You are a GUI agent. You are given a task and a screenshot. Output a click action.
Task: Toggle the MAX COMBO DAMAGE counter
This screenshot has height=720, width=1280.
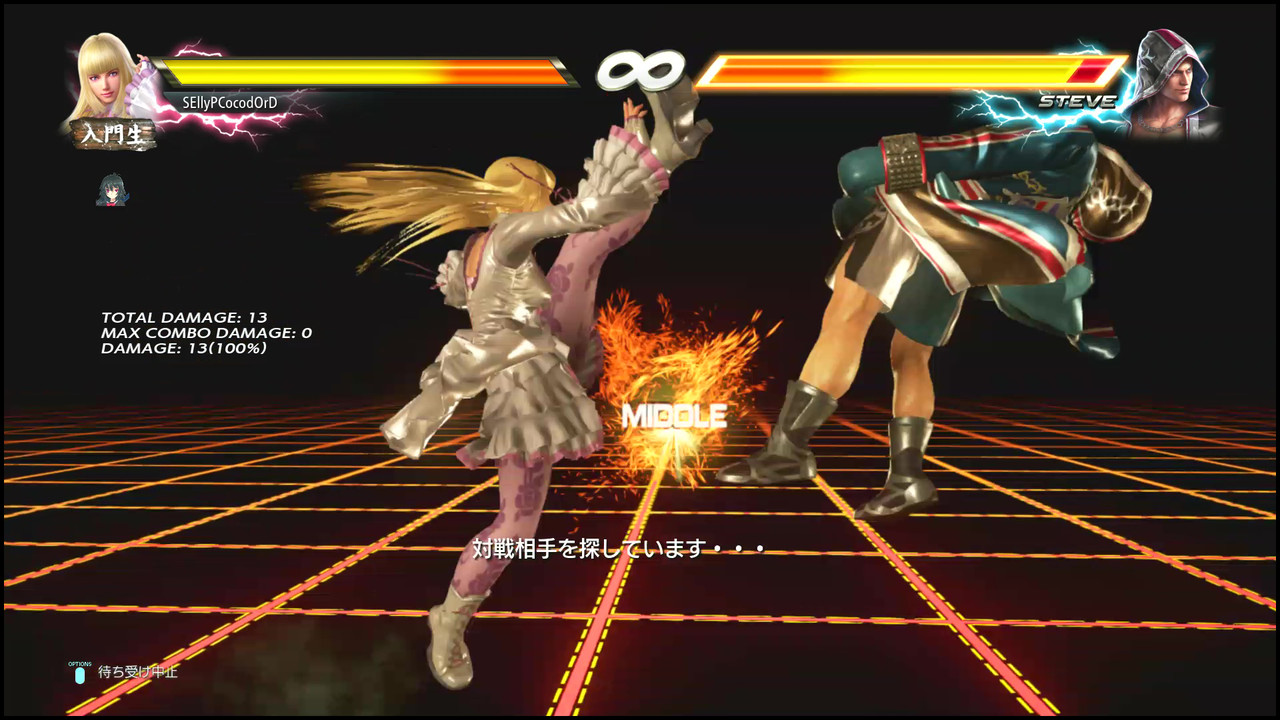tap(203, 333)
